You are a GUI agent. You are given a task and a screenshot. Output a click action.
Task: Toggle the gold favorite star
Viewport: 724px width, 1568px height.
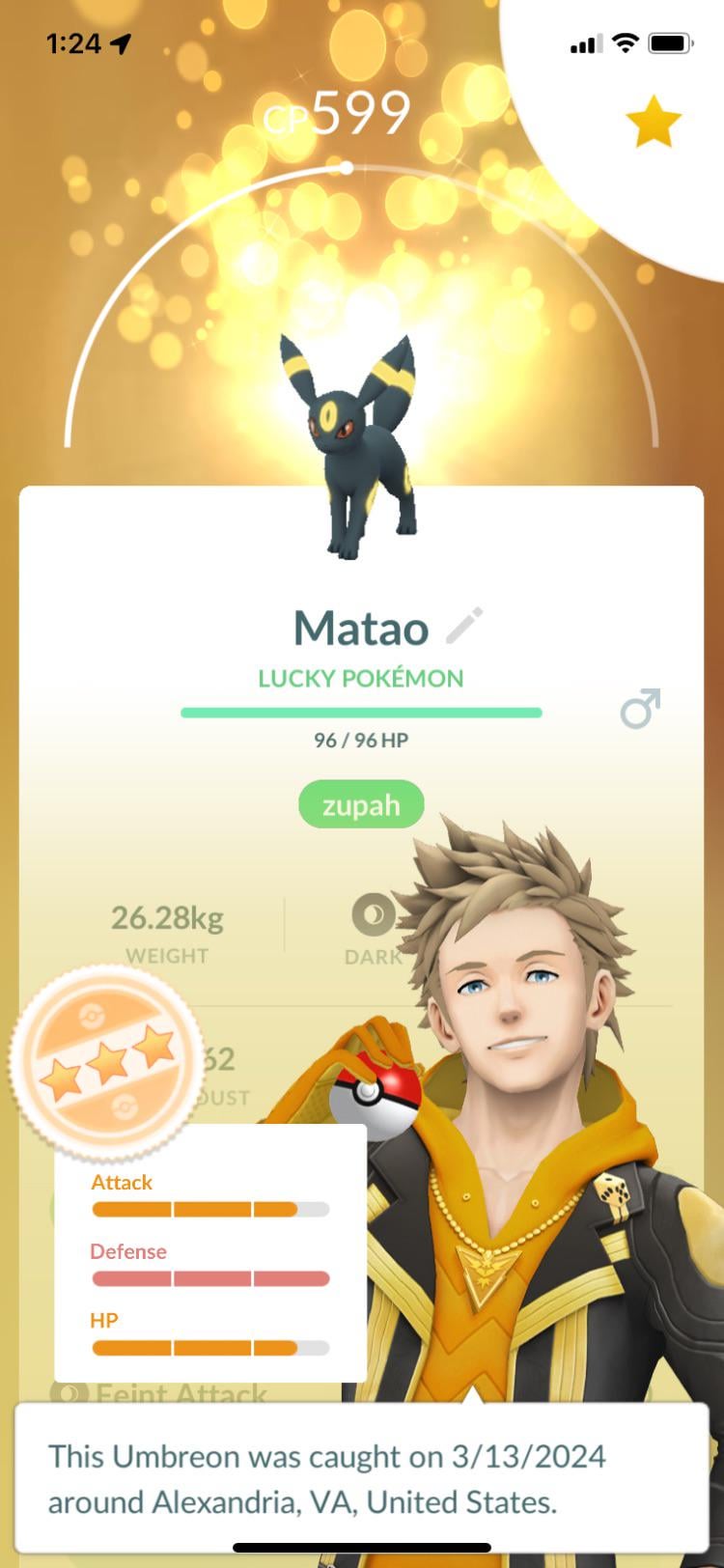[654, 123]
